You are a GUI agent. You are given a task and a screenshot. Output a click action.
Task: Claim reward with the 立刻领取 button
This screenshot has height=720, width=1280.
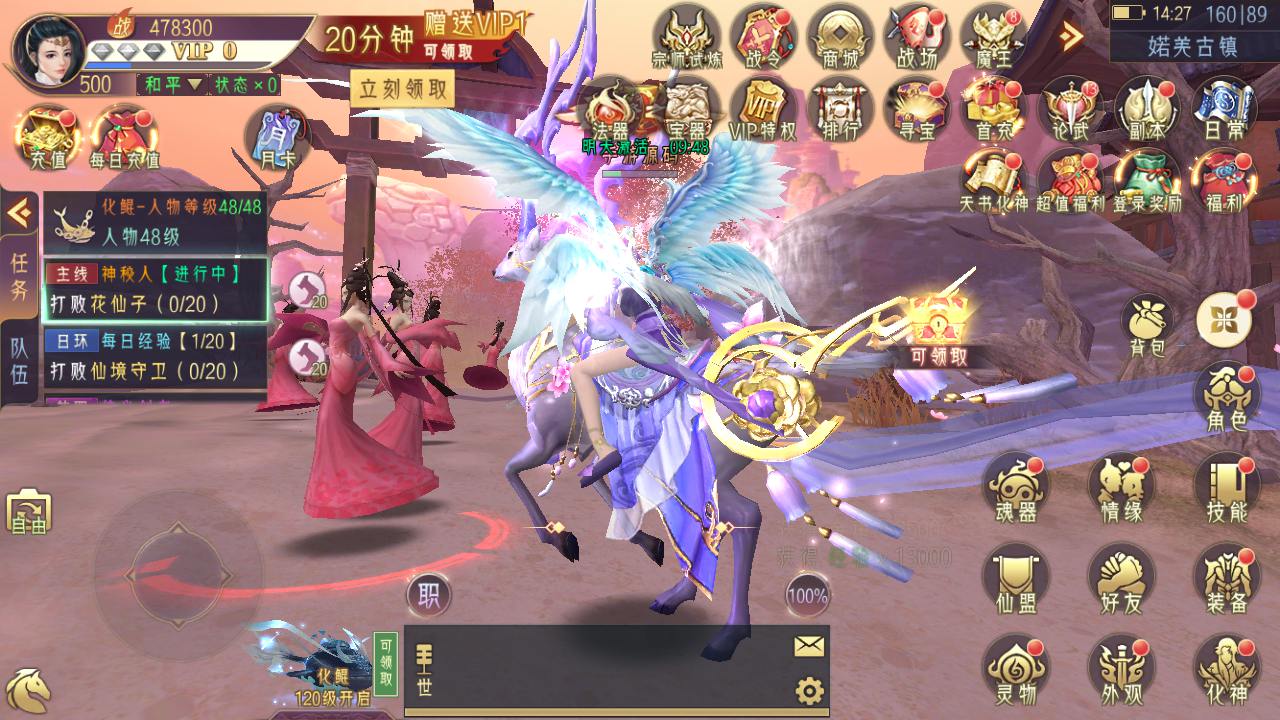pyautogui.click(x=402, y=89)
